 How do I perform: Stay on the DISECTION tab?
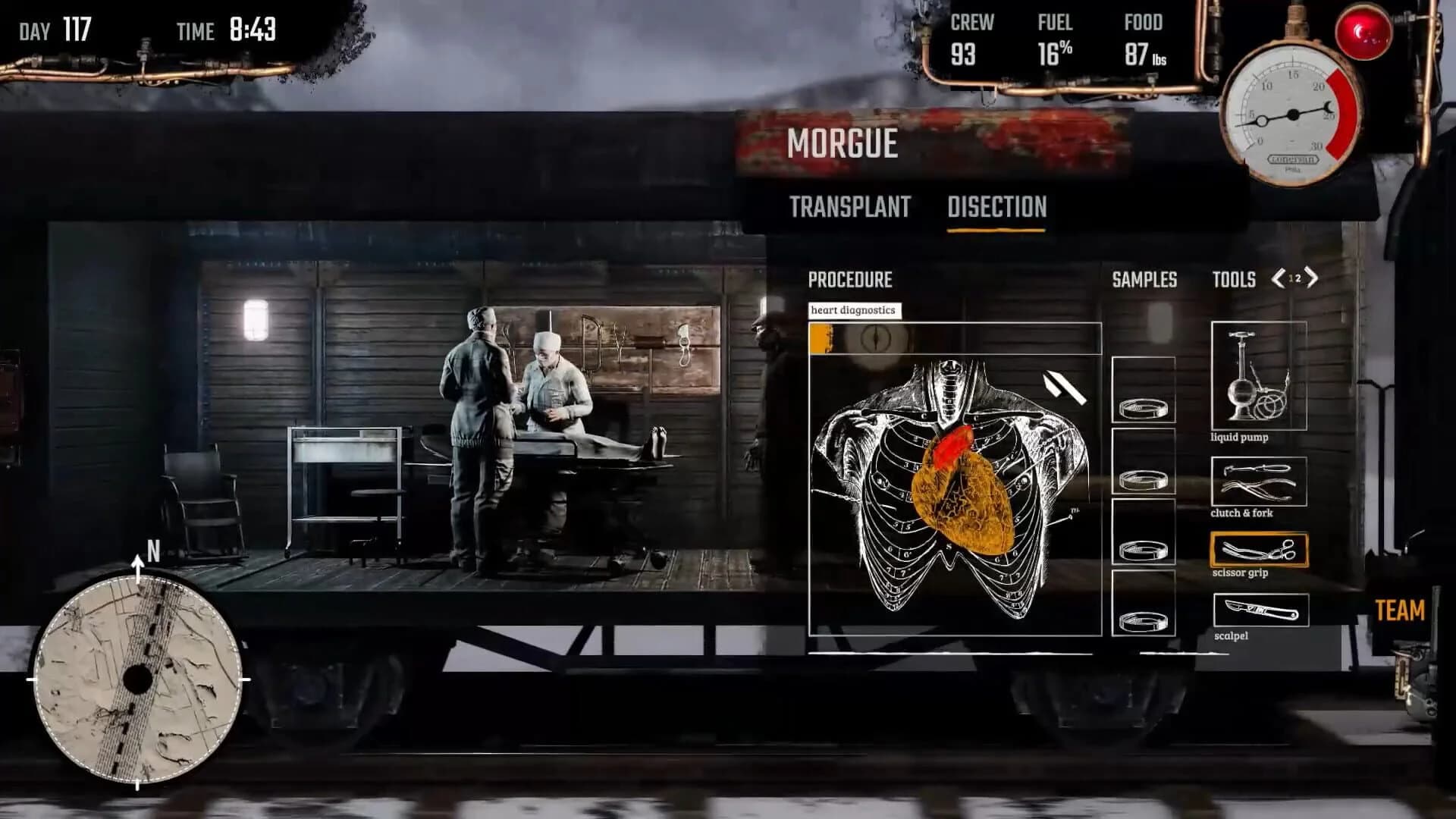(998, 206)
